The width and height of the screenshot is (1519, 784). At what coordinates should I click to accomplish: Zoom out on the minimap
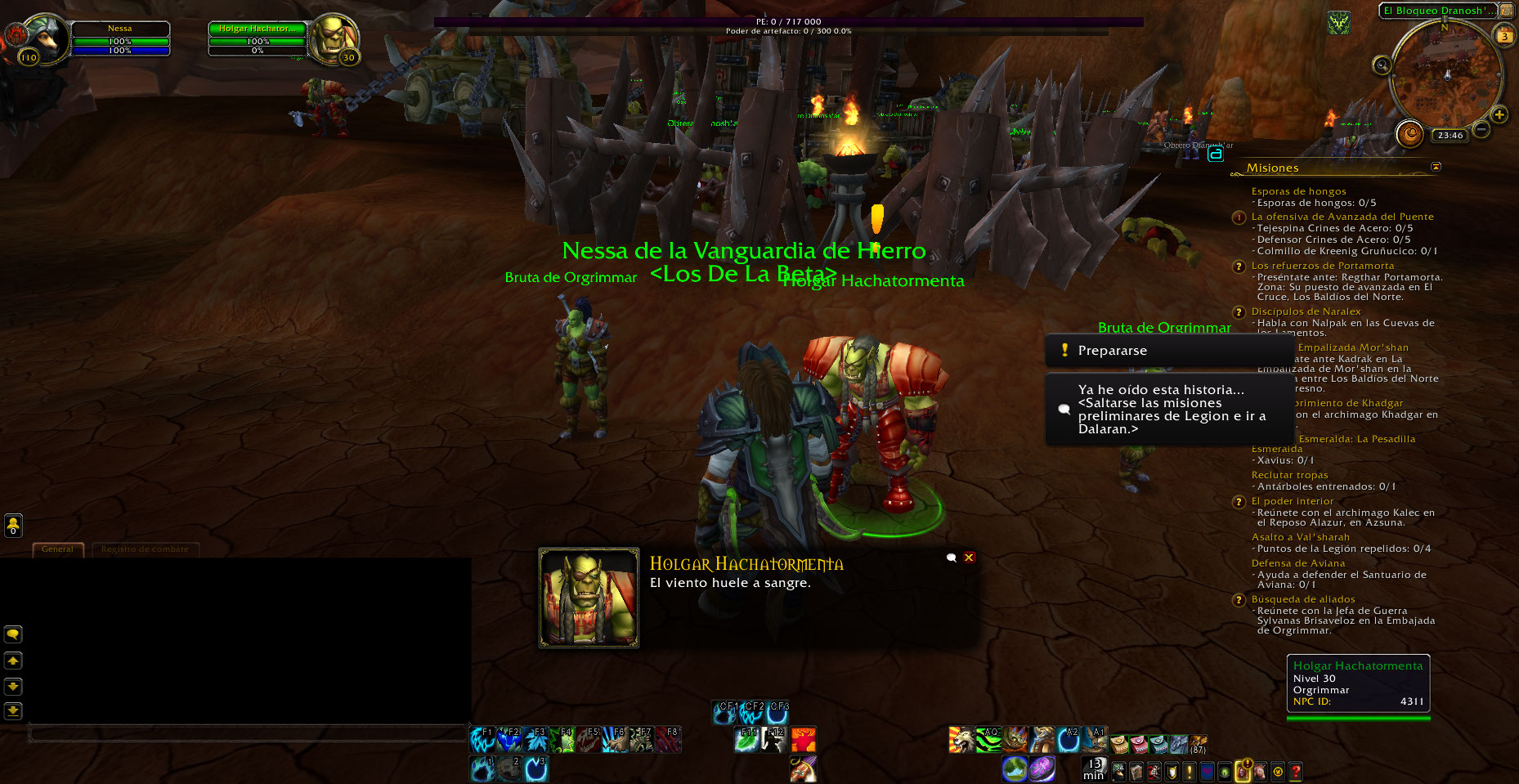coord(1481,129)
